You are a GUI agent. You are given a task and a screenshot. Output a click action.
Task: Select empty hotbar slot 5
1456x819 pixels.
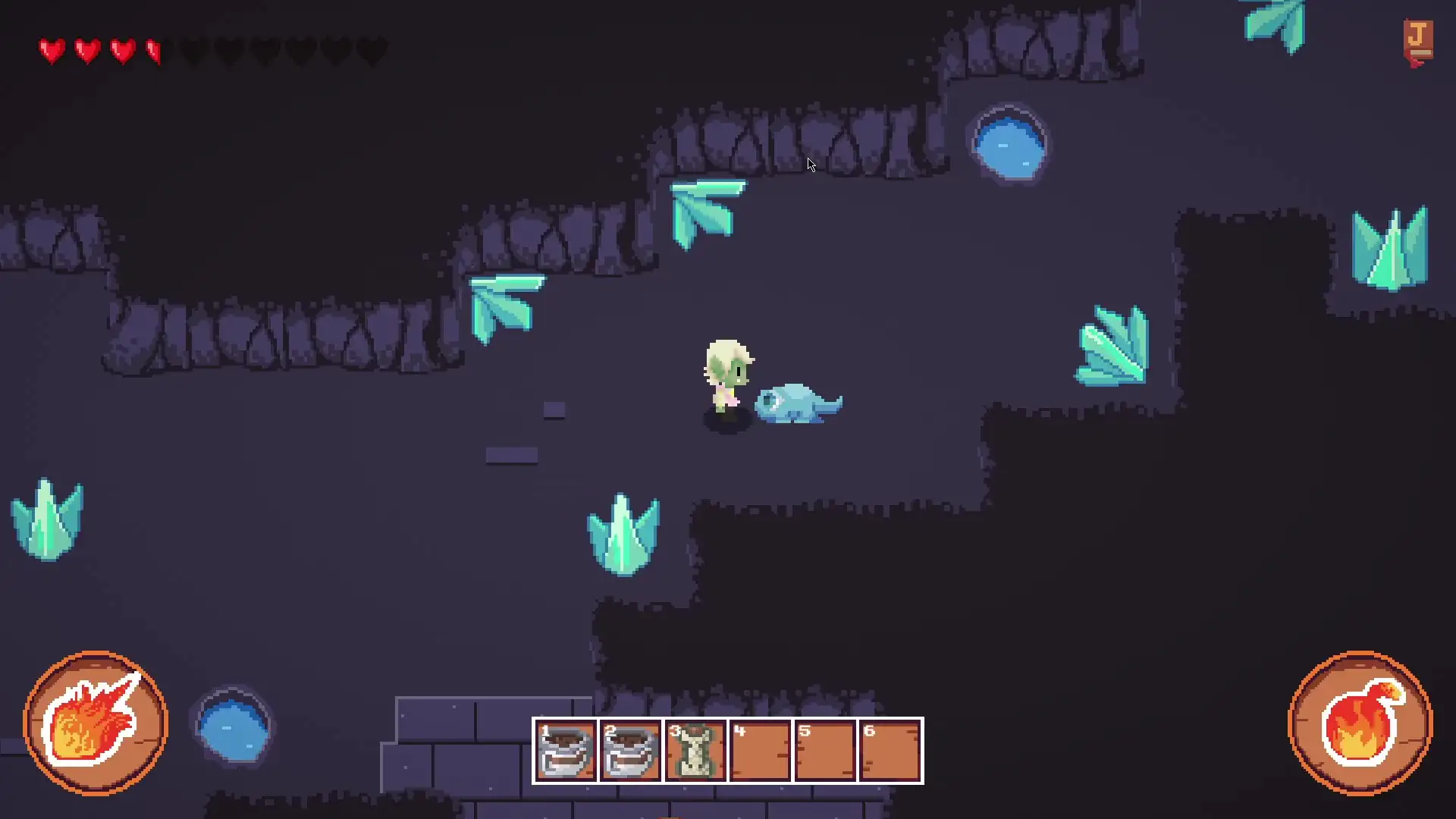(x=825, y=751)
